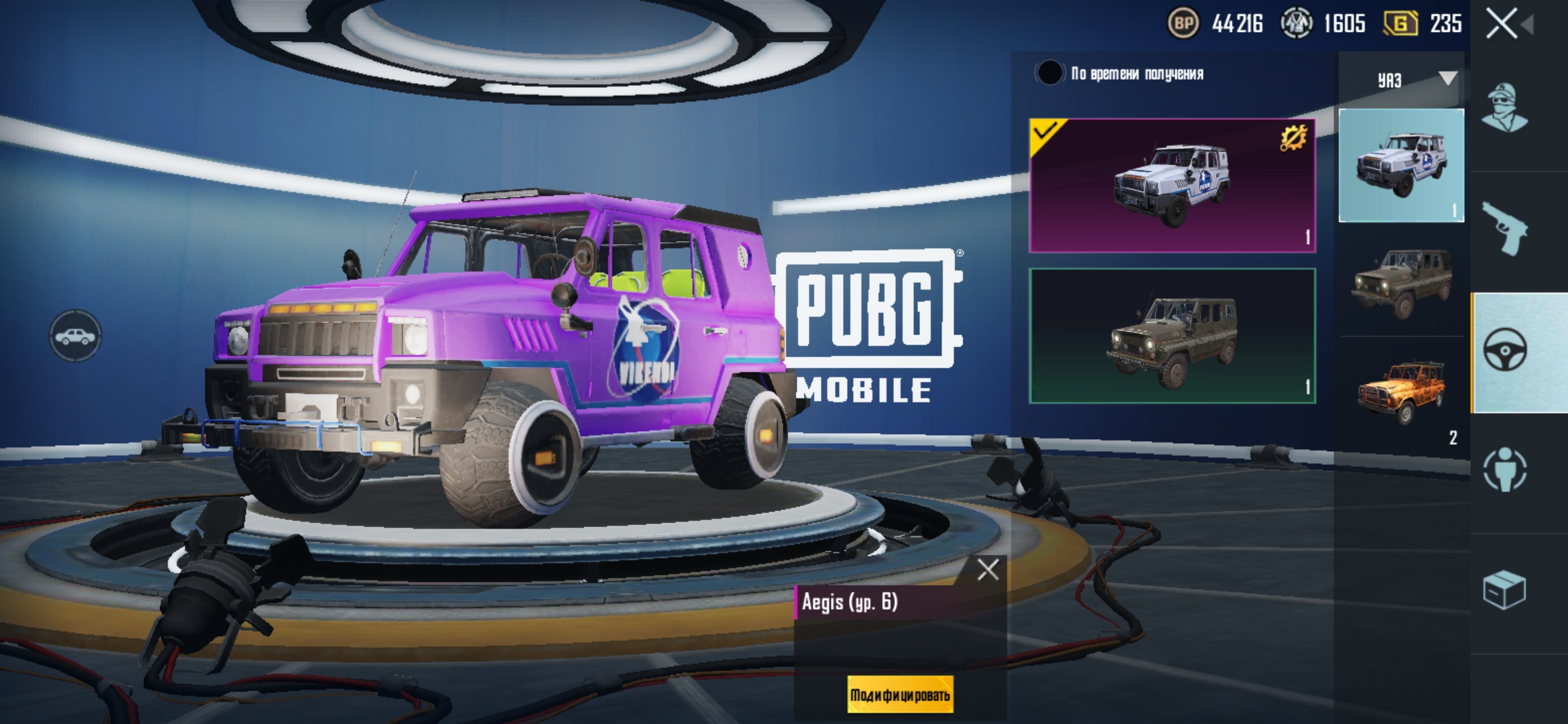Select the orange flame UAZ thumbnail

pyautogui.click(x=1401, y=391)
